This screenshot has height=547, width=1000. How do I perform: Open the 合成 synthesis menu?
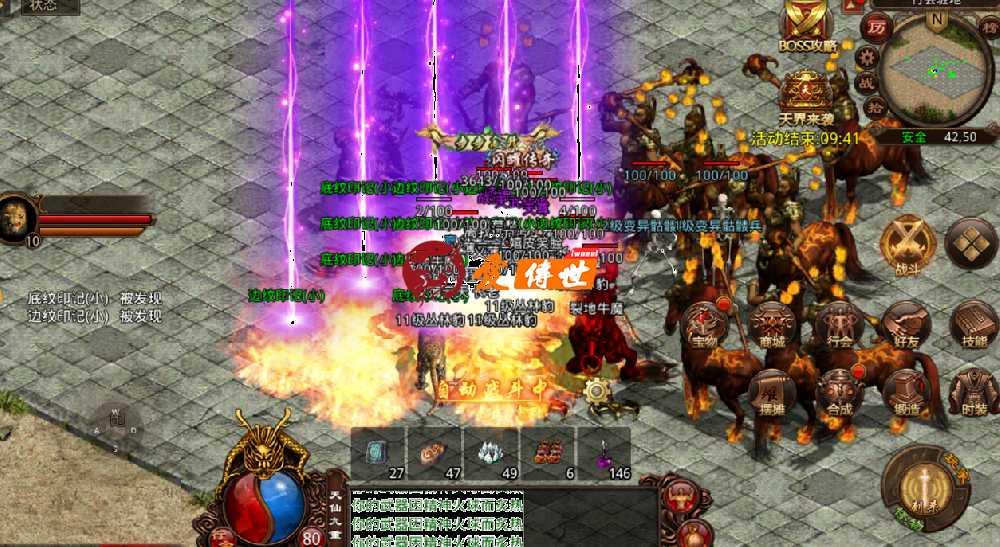[x=839, y=391]
